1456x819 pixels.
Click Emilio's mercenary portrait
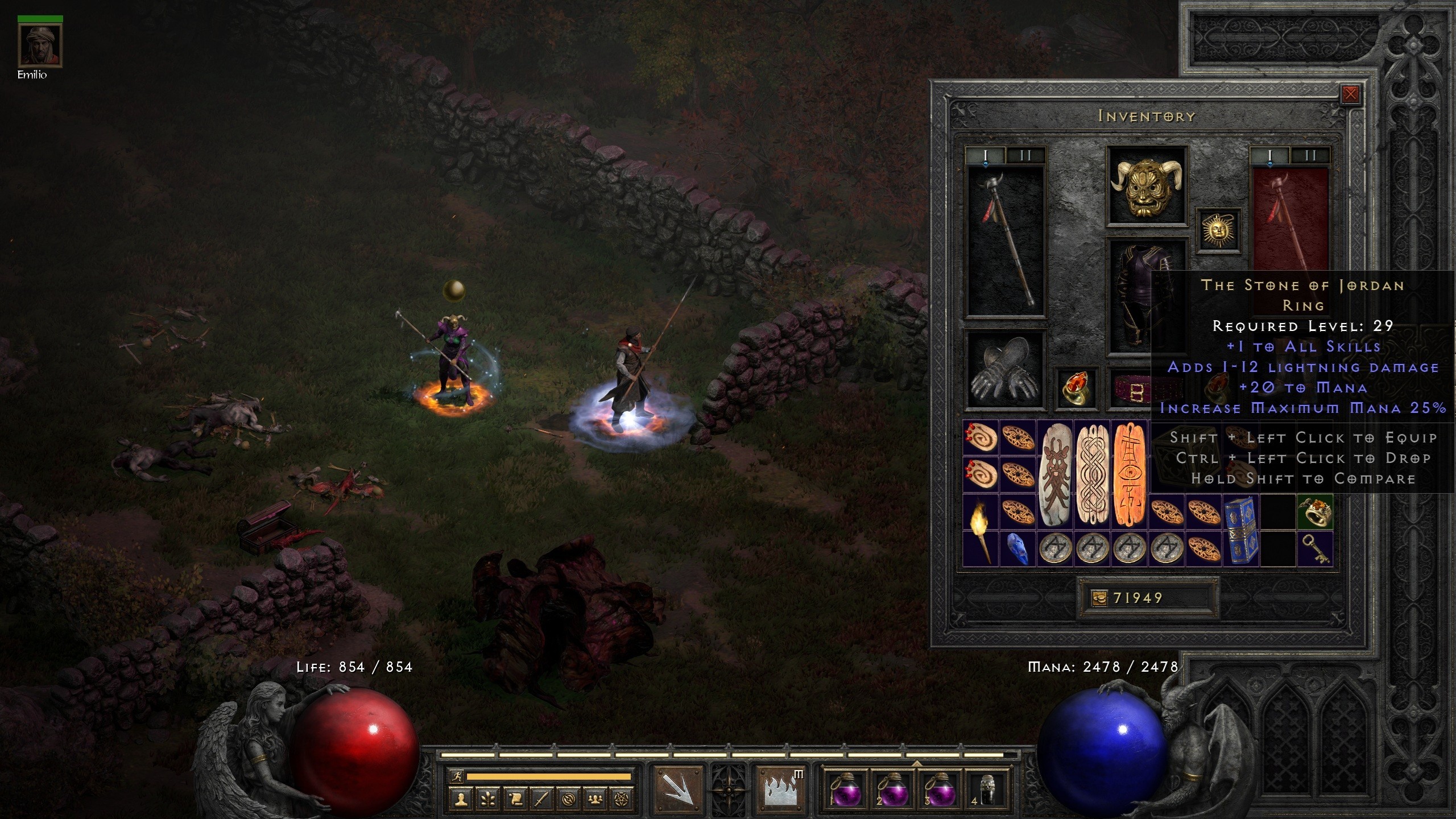[x=40, y=45]
